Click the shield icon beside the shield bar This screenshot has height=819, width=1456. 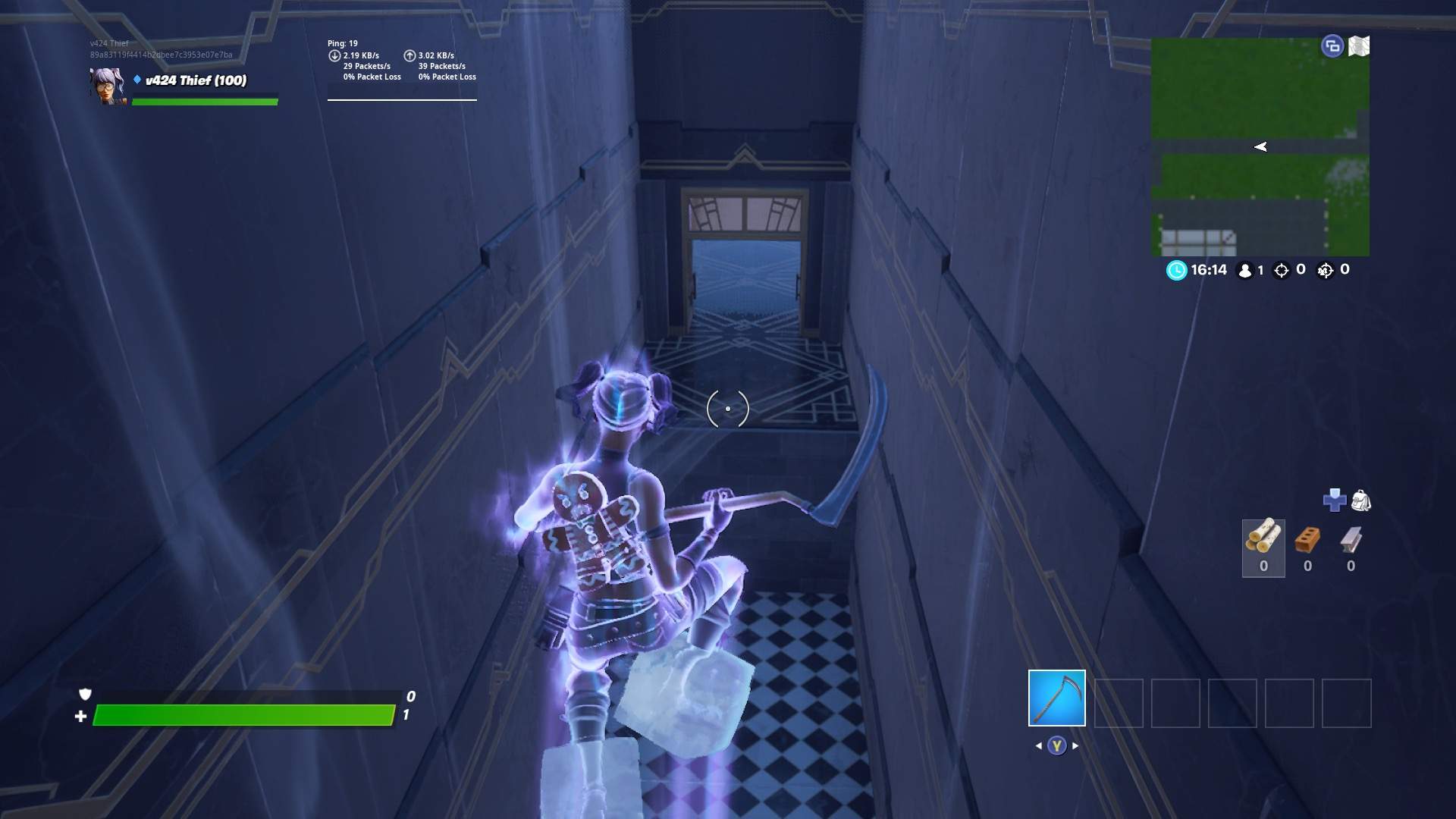click(84, 695)
